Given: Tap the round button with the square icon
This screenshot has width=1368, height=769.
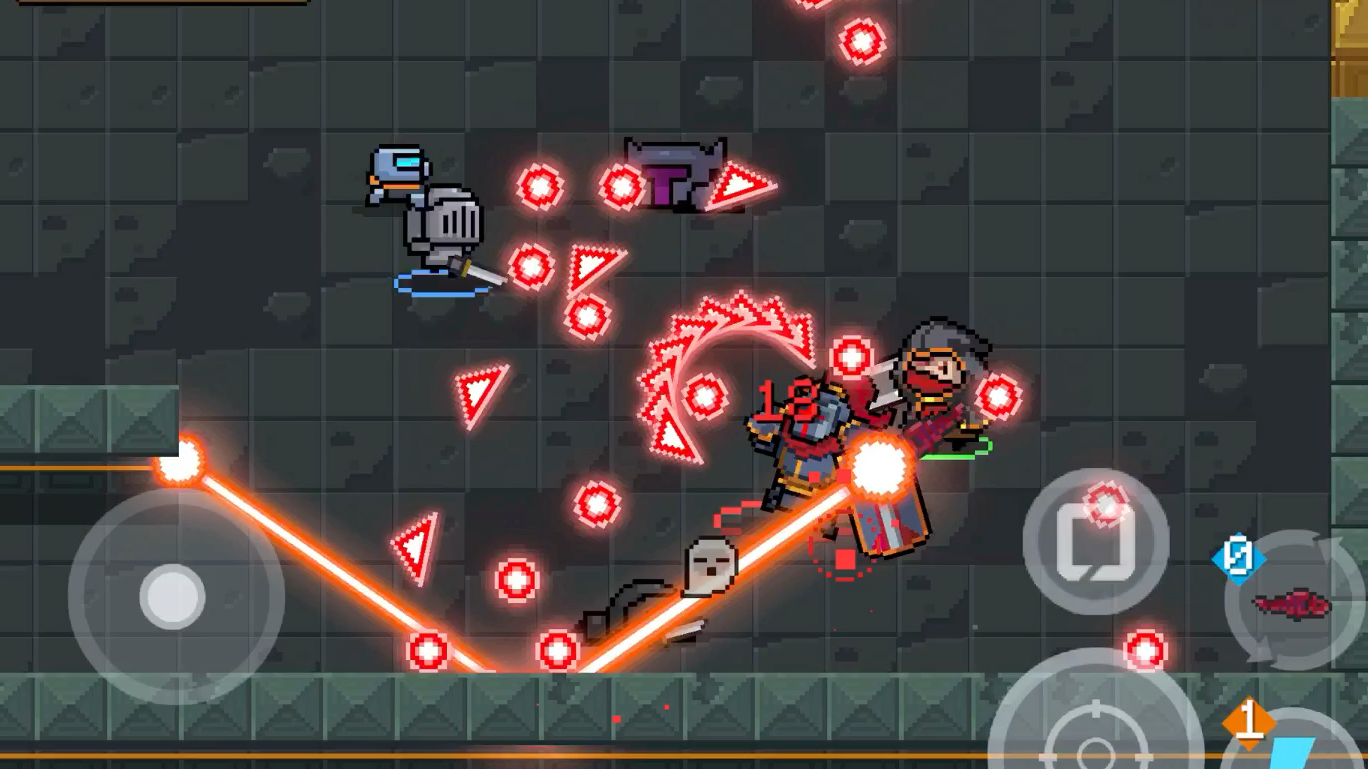Looking at the screenshot, I should (1095, 541).
